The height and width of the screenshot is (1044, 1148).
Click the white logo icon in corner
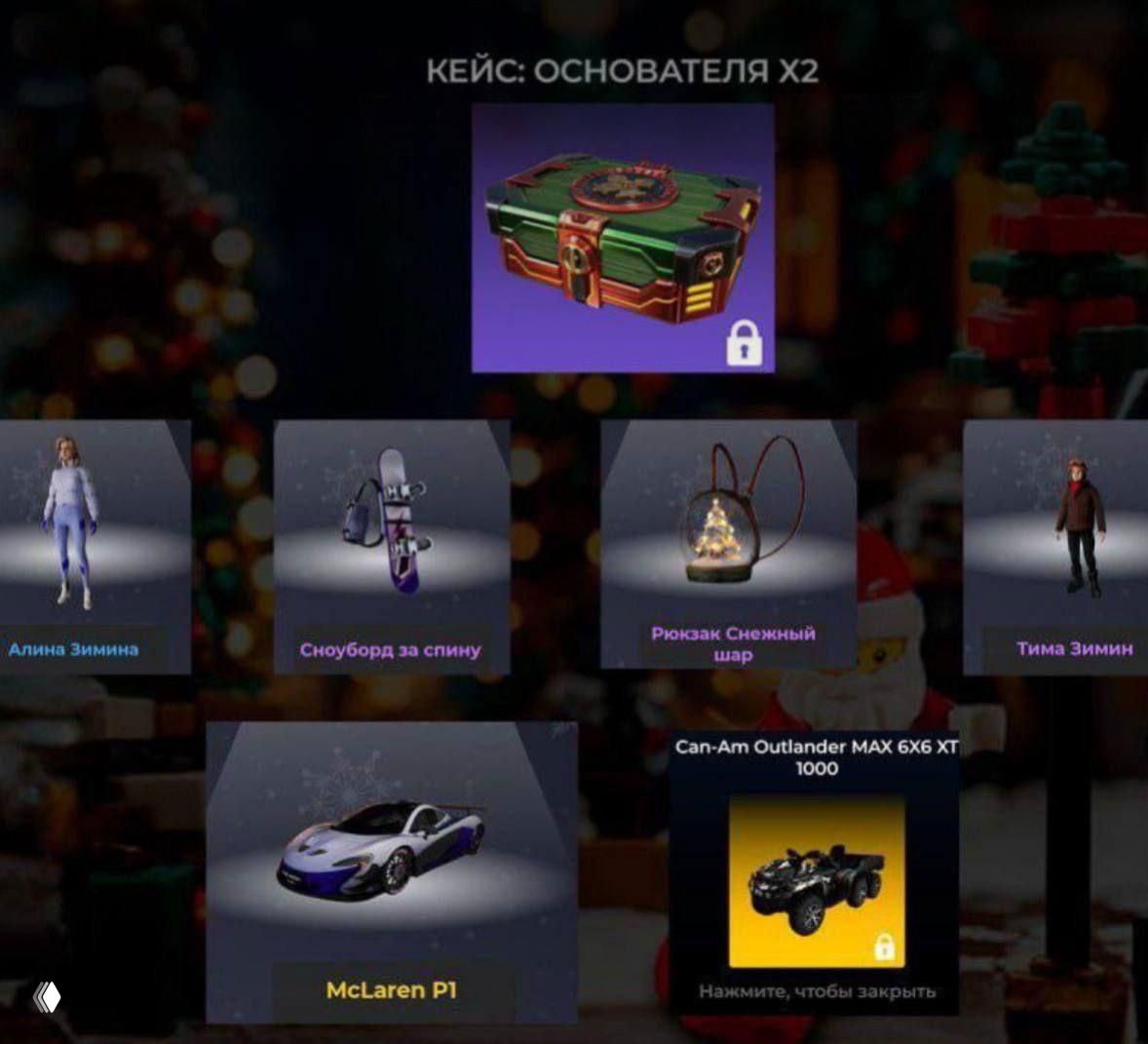pyautogui.click(x=47, y=996)
